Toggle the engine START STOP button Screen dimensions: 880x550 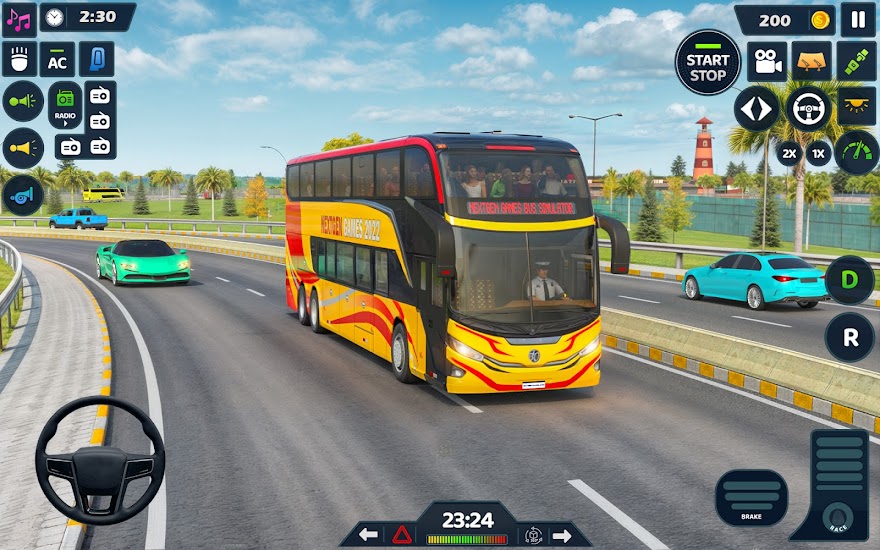point(707,62)
